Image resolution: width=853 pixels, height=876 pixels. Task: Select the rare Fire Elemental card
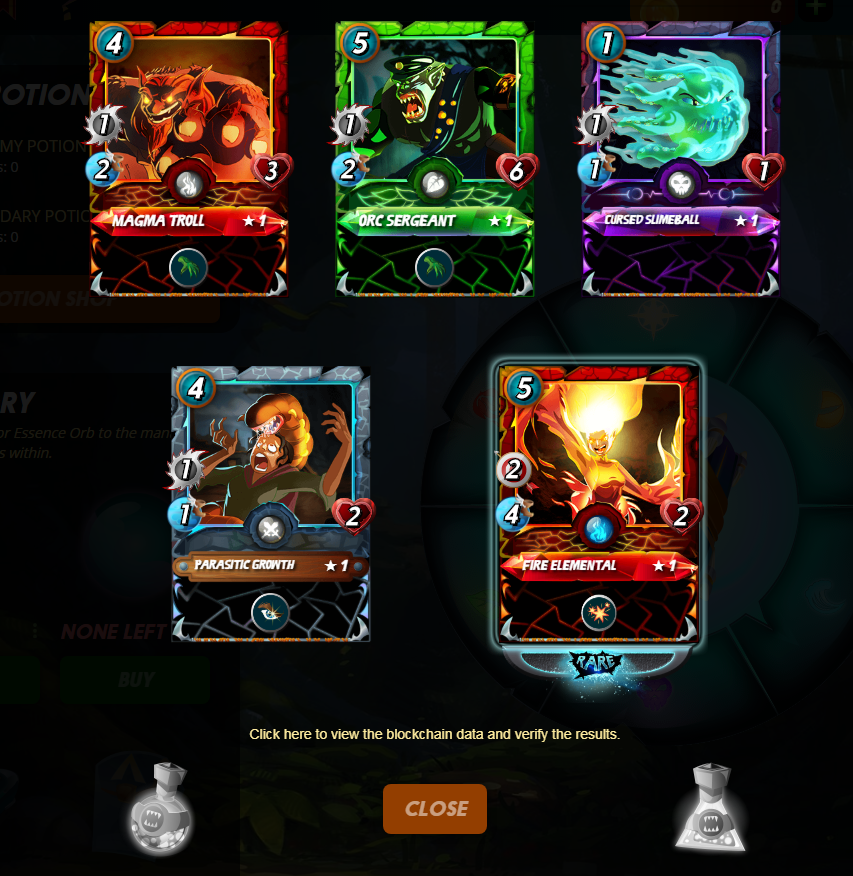pyautogui.click(x=598, y=505)
